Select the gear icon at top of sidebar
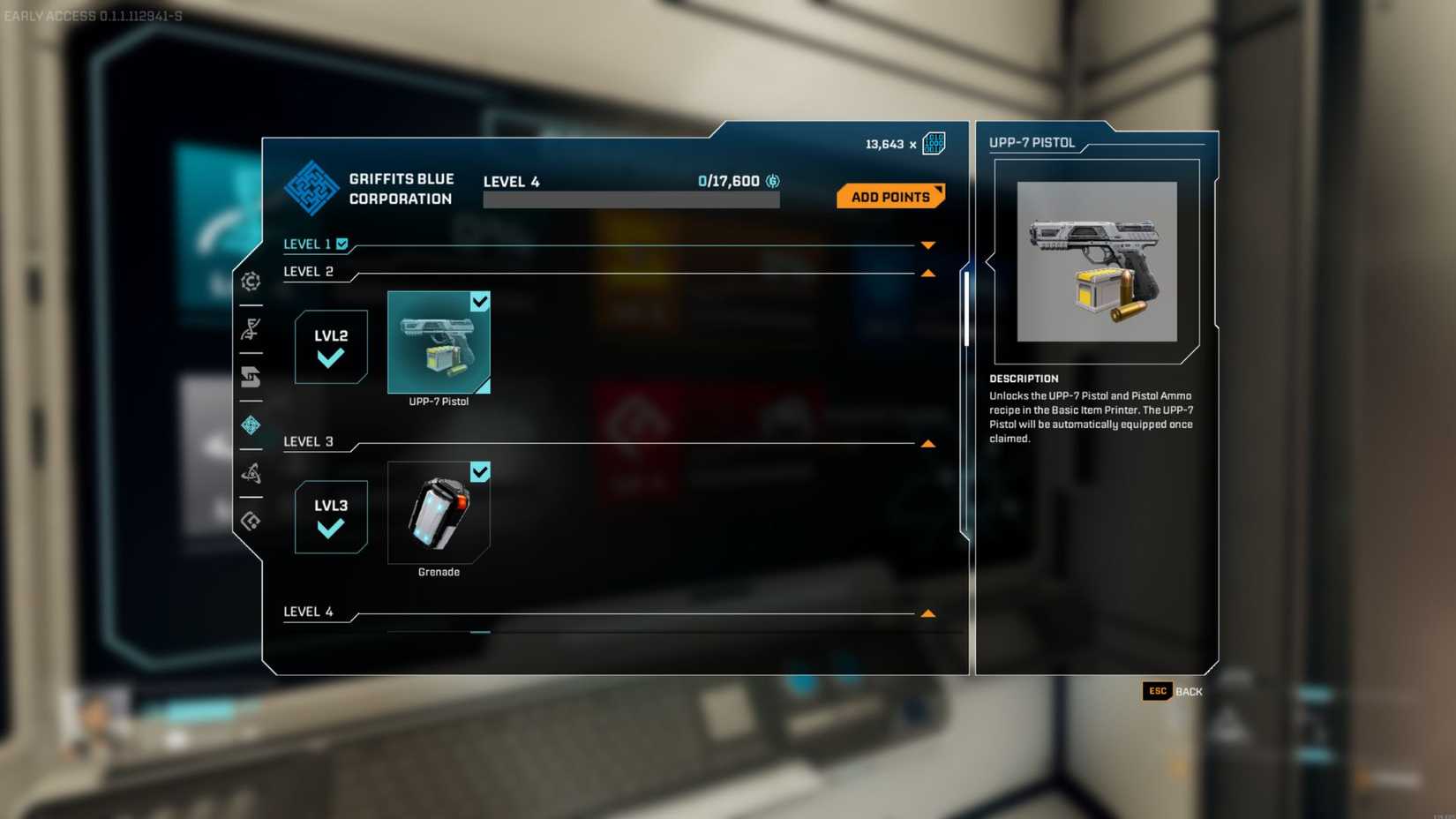 (x=251, y=281)
